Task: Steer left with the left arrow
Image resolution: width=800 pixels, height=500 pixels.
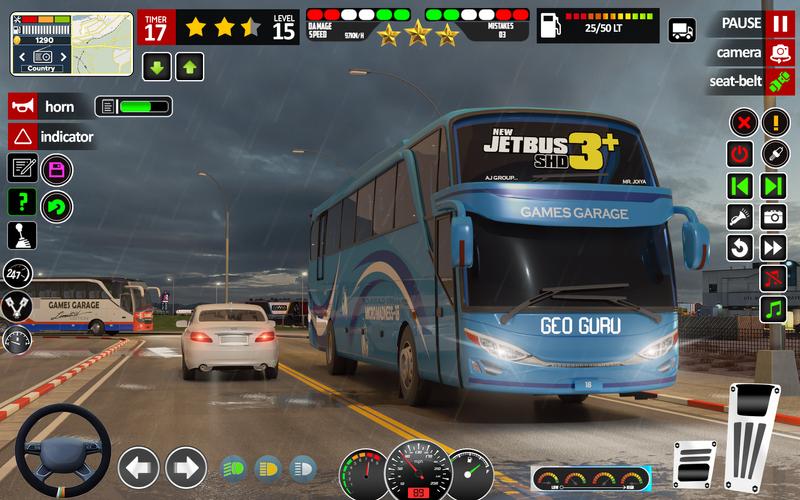Action: [138, 466]
